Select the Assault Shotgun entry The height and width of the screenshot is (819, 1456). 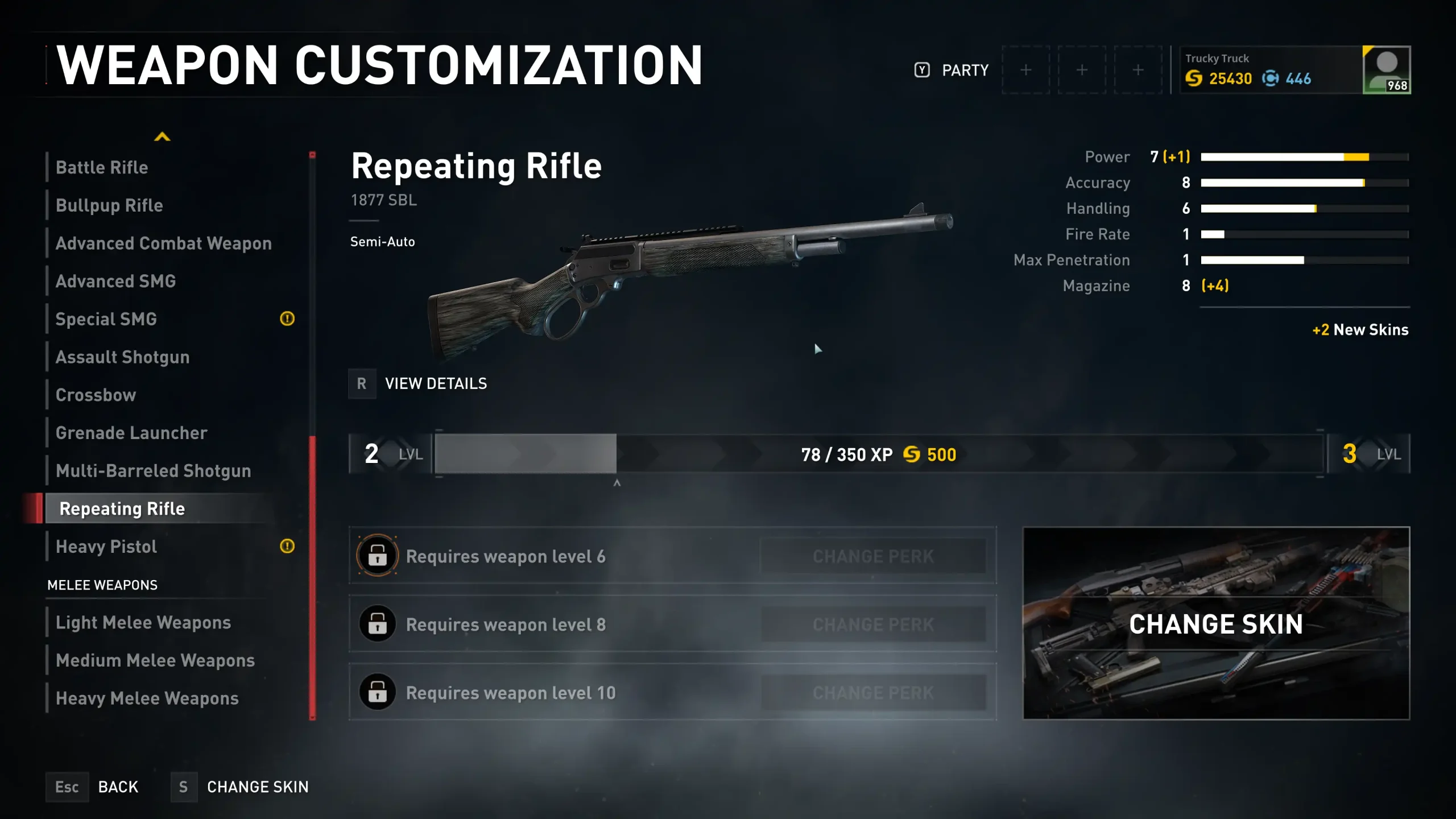[123, 357]
